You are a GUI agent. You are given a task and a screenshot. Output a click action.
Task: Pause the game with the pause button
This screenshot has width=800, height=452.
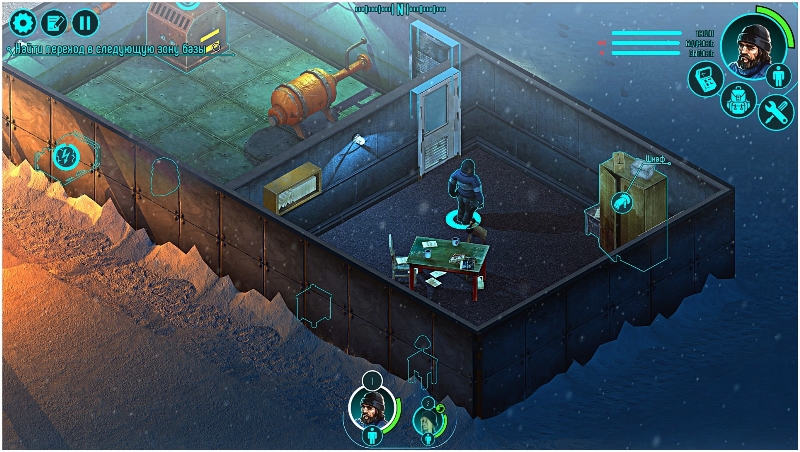click(x=85, y=21)
